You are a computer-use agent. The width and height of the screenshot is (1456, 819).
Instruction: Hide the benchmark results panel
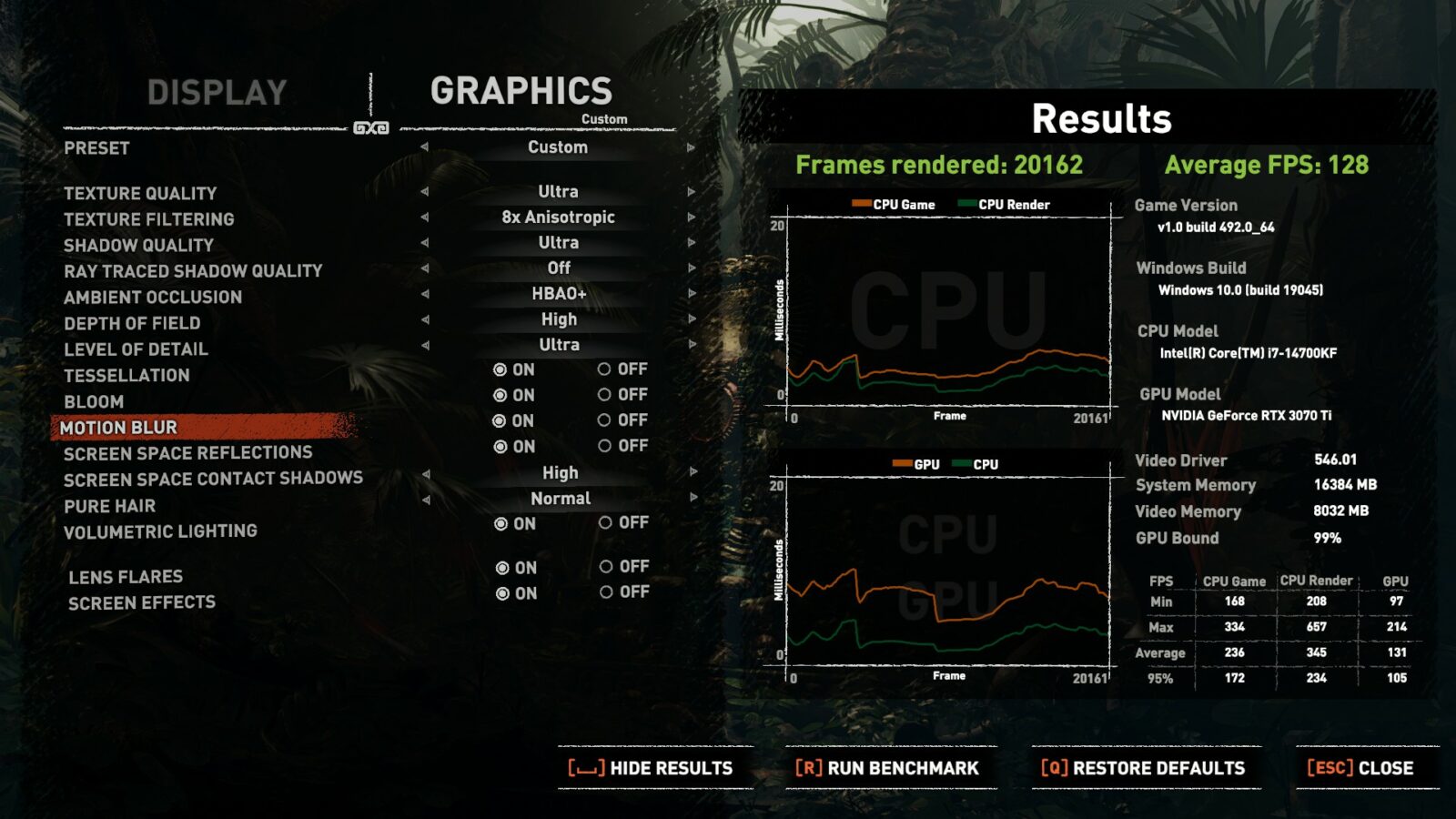[x=651, y=768]
